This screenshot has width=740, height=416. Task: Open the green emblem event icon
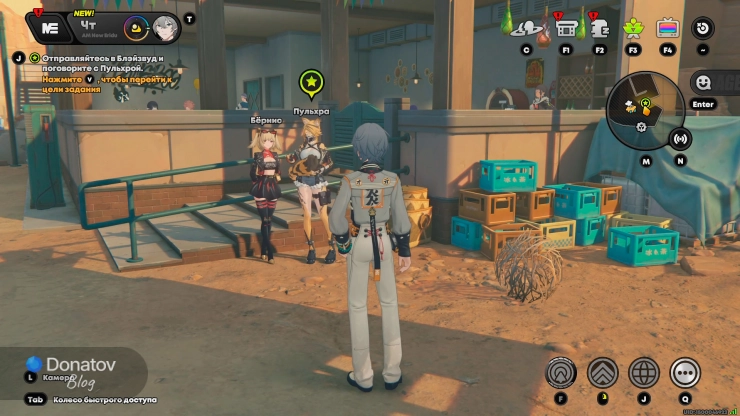click(x=632, y=28)
